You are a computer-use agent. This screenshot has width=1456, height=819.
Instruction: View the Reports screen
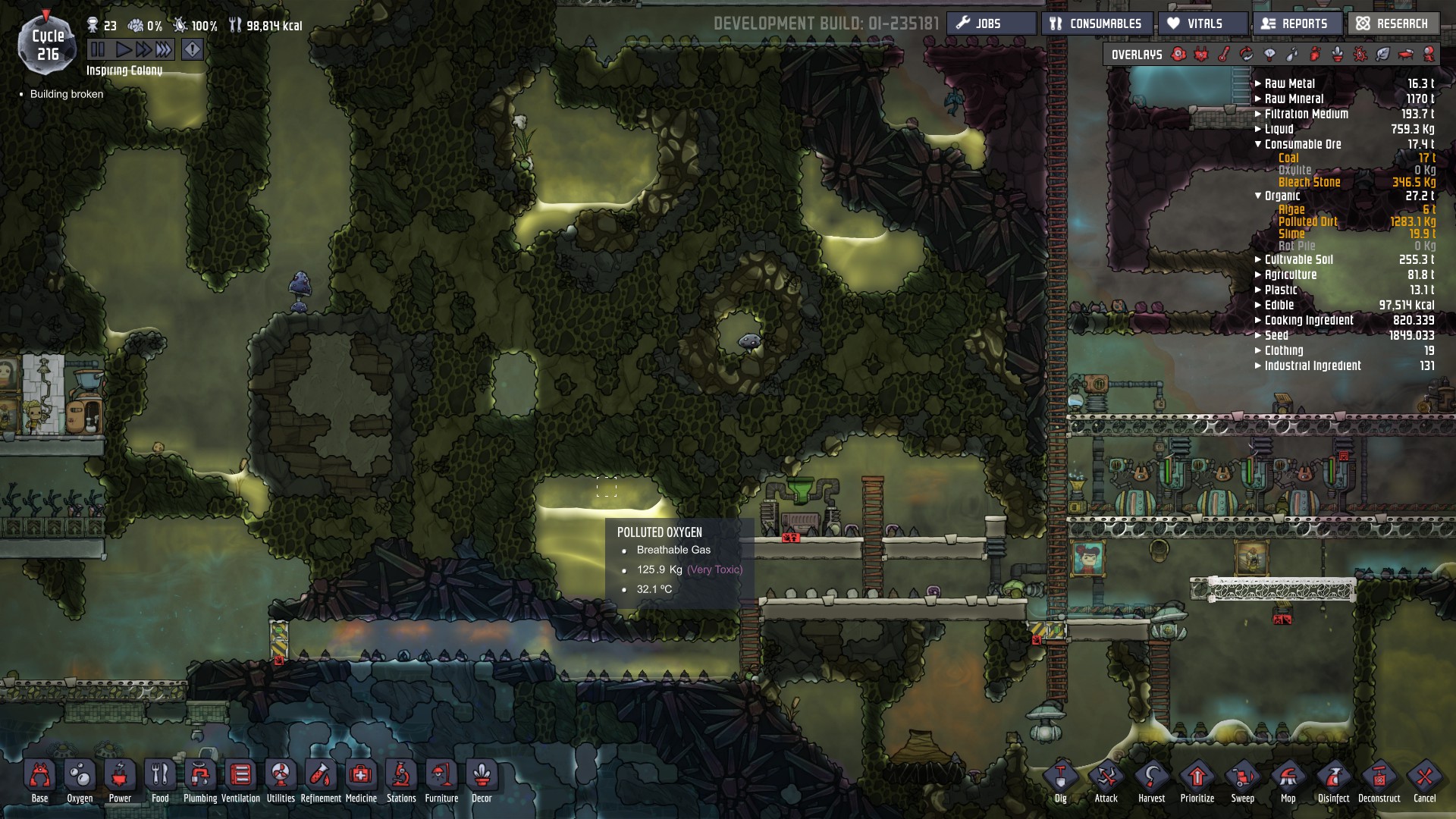1296,24
